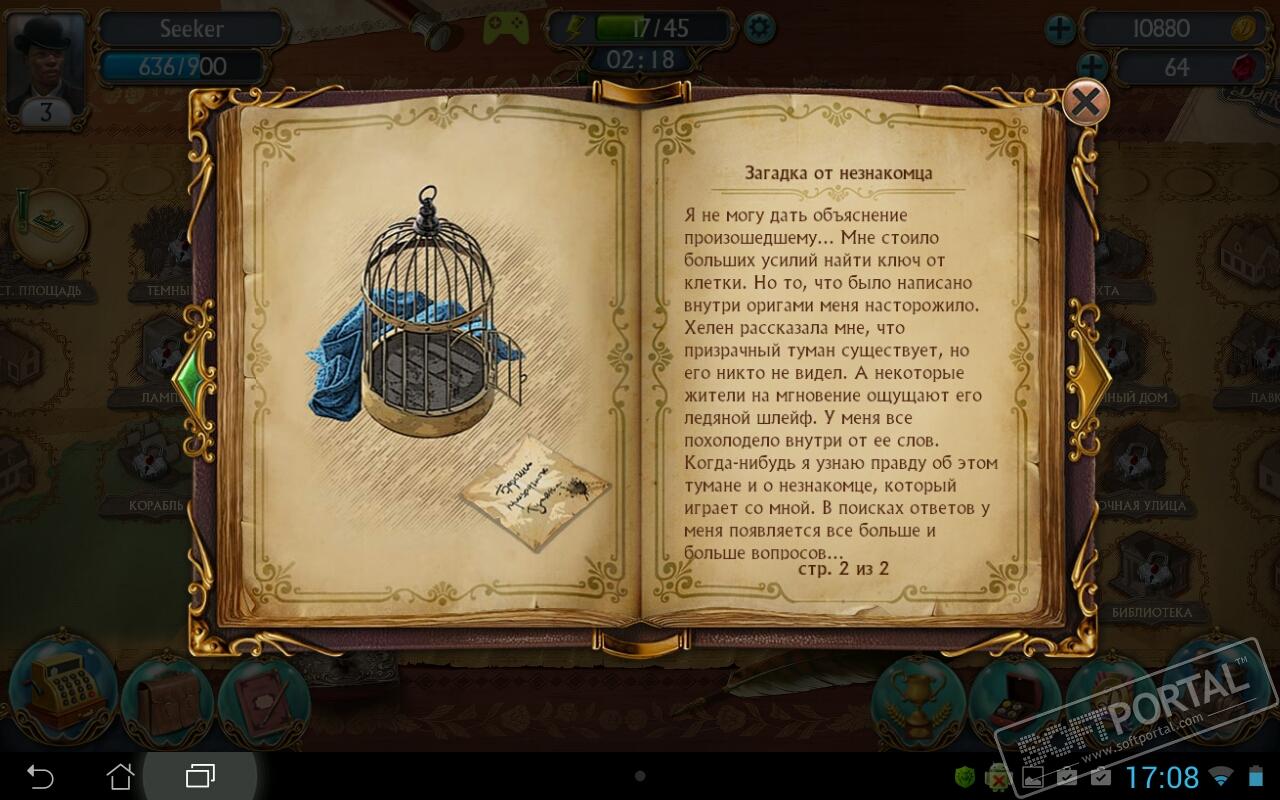The width and height of the screenshot is (1280, 800).
Task: Add more rubies with the plus button
Action: (1092, 68)
